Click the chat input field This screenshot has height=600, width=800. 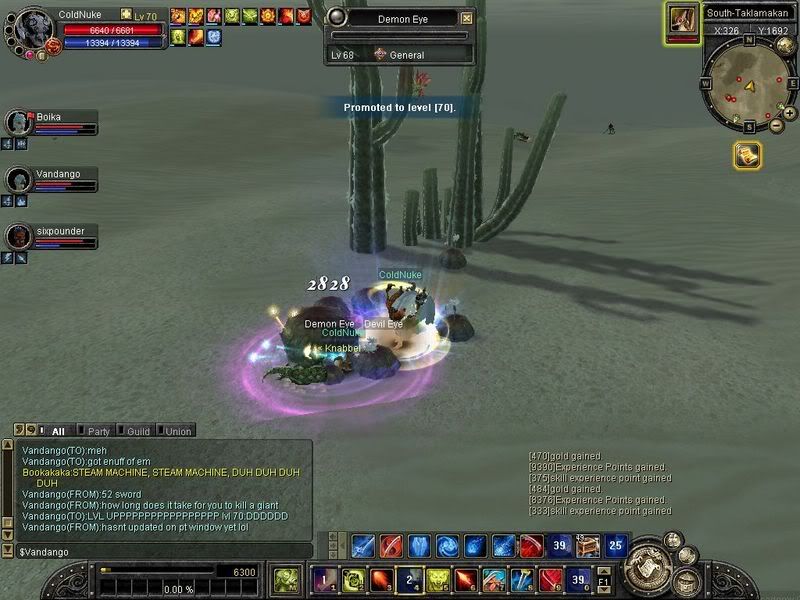tap(160, 551)
